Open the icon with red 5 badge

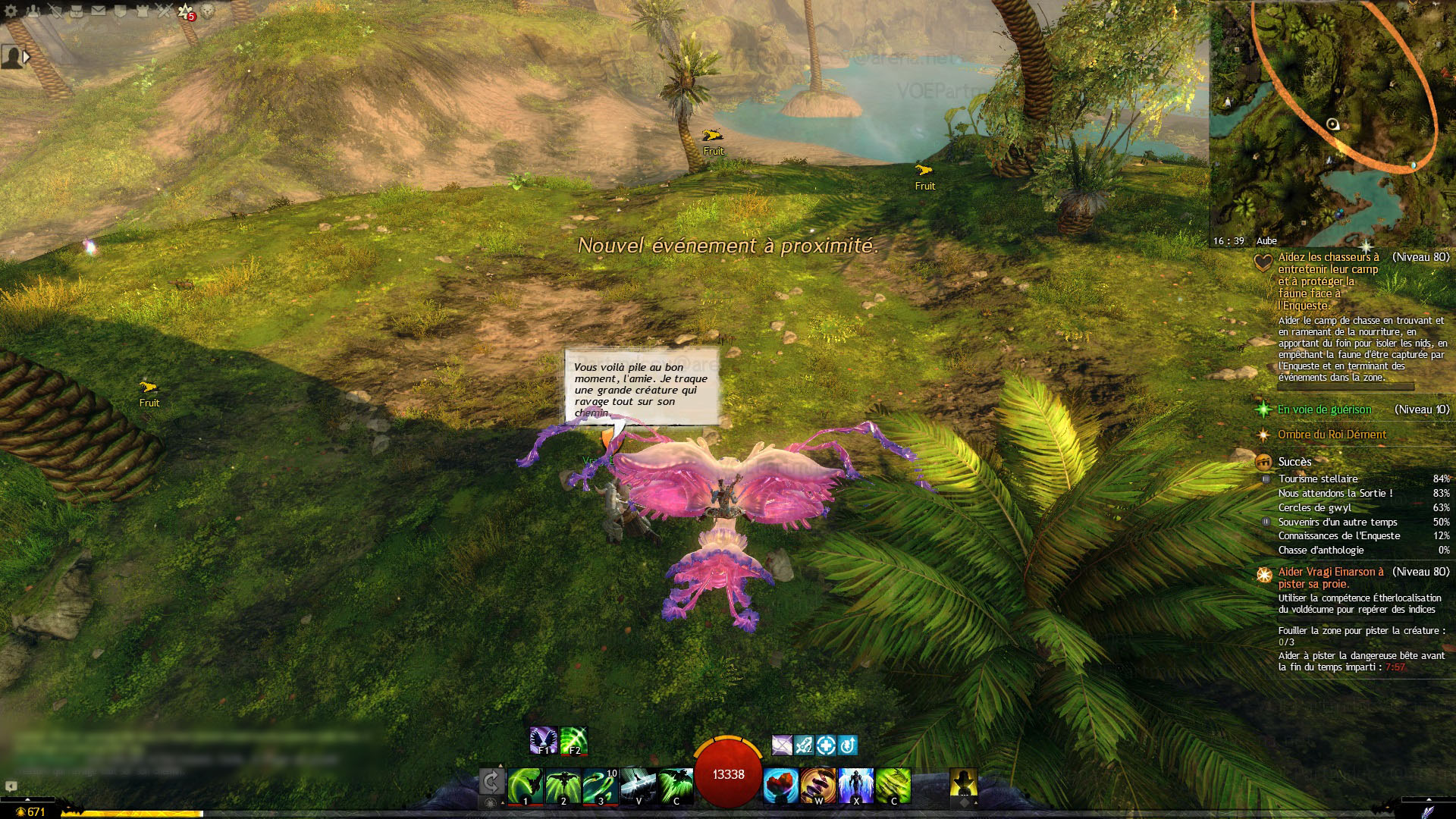click(x=186, y=11)
